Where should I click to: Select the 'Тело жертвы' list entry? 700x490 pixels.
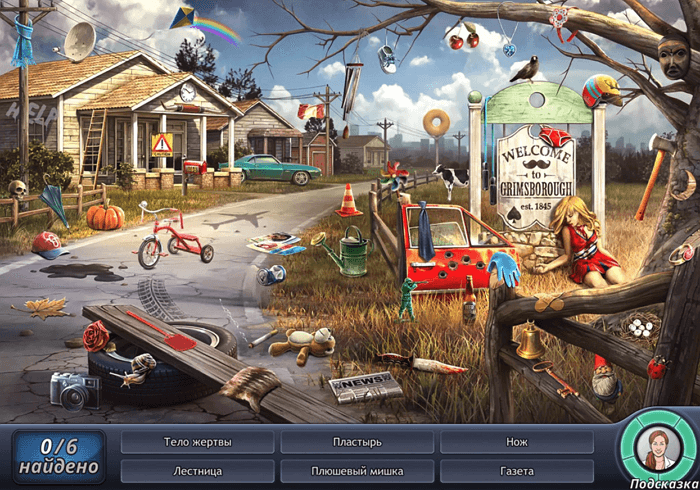(197, 441)
